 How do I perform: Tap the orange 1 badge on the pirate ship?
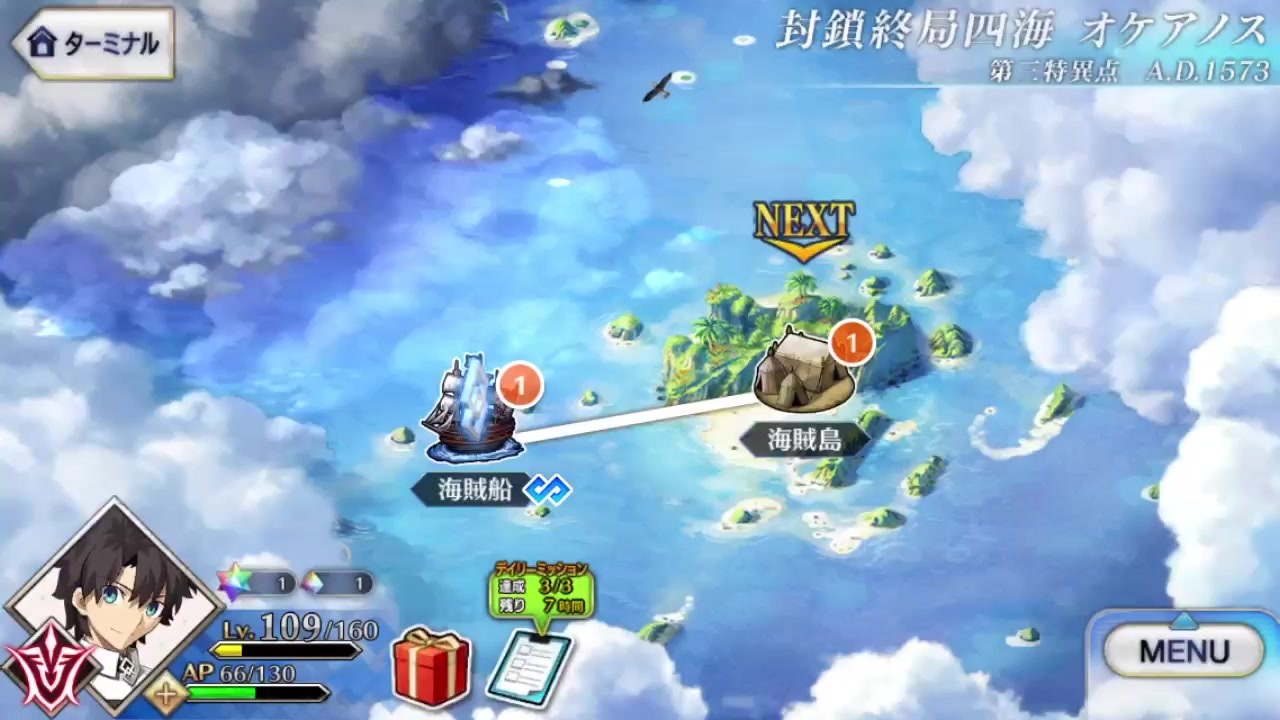(x=519, y=385)
